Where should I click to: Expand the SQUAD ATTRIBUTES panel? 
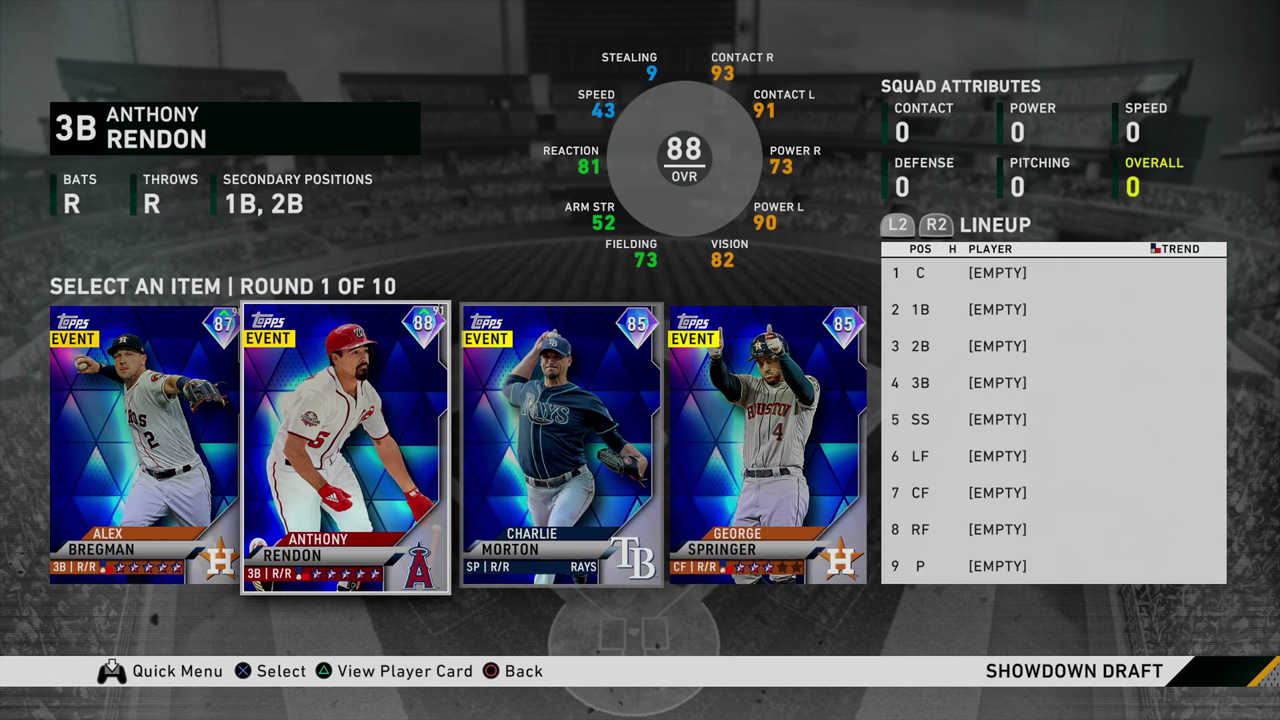point(960,86)
